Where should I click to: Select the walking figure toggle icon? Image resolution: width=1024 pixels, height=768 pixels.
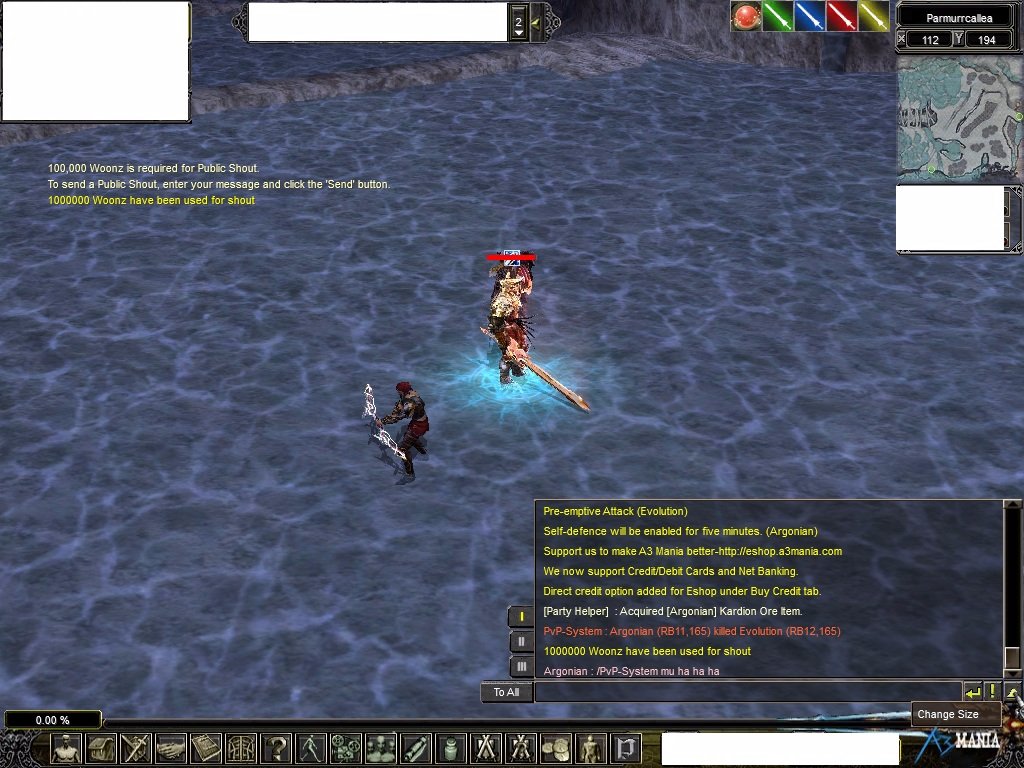312,748
